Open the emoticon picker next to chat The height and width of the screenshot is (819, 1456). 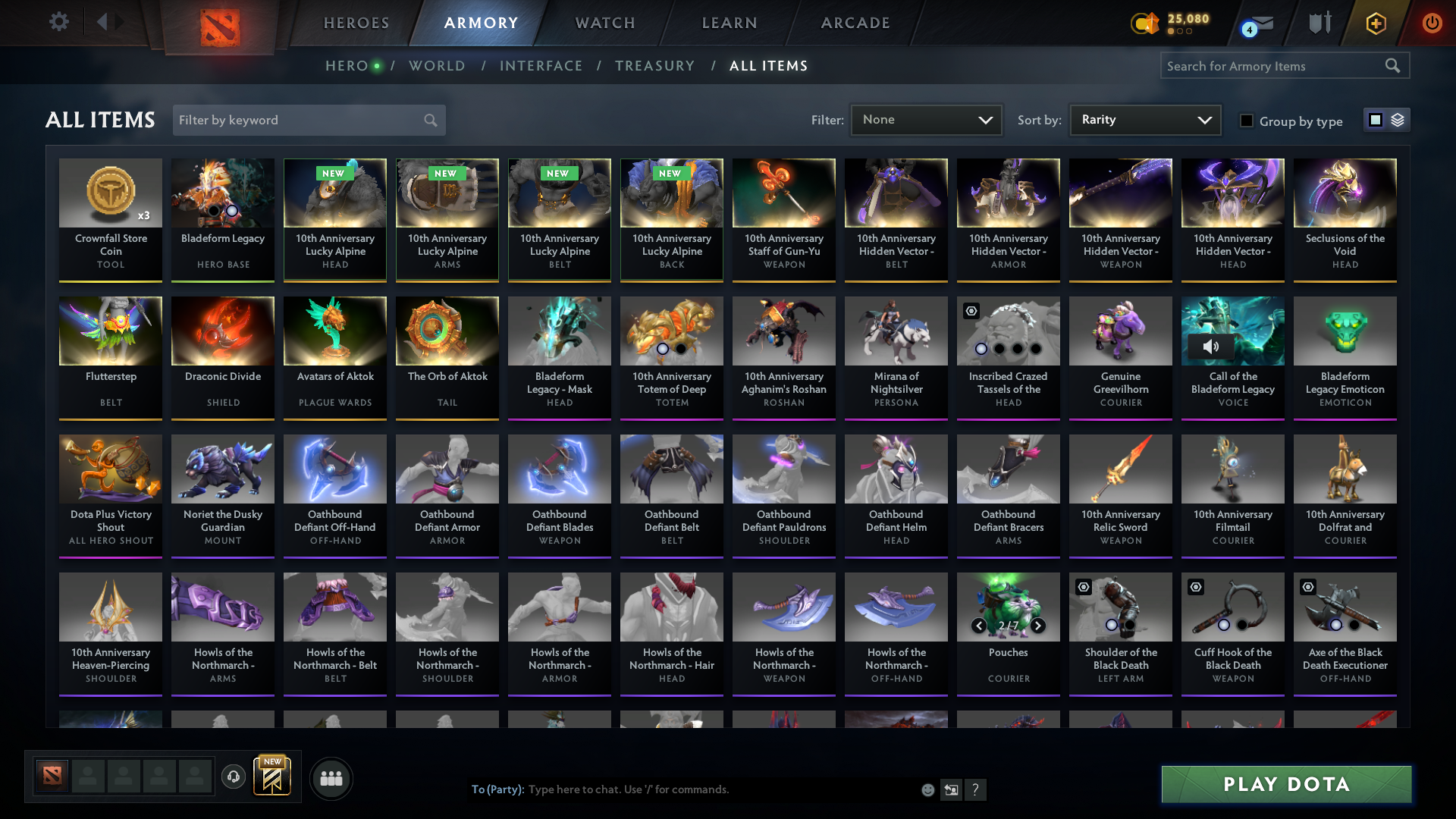[927, 789]
